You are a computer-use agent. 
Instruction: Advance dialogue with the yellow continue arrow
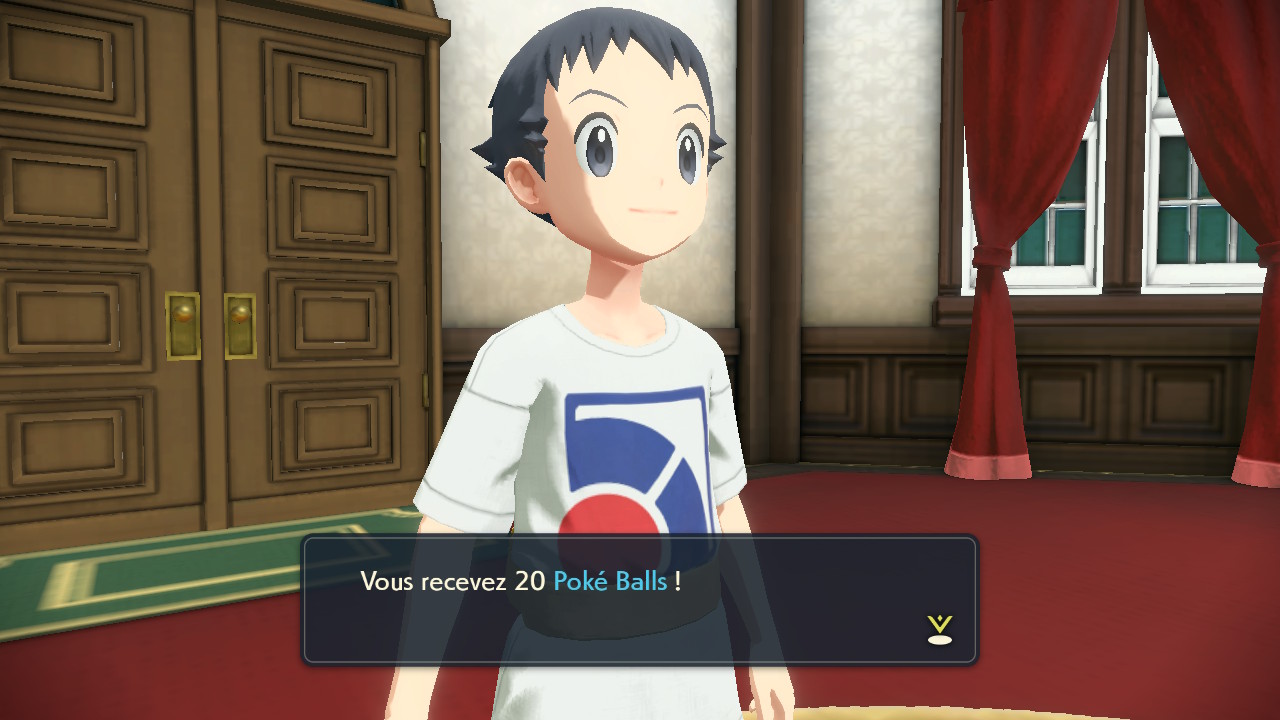[939, 629]
